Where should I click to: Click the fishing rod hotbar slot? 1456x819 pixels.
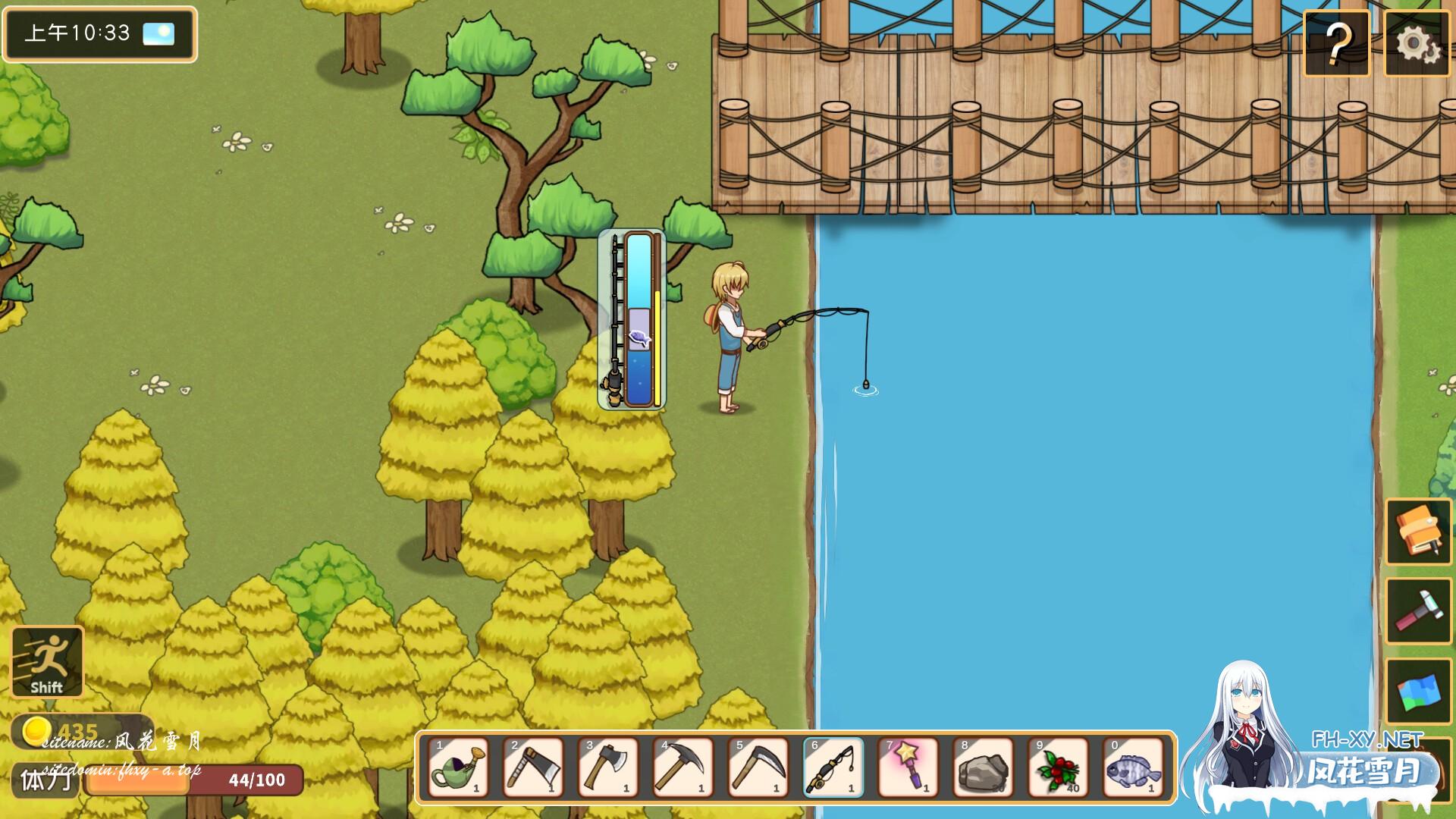pyautogui.click(x=833, y=767)
